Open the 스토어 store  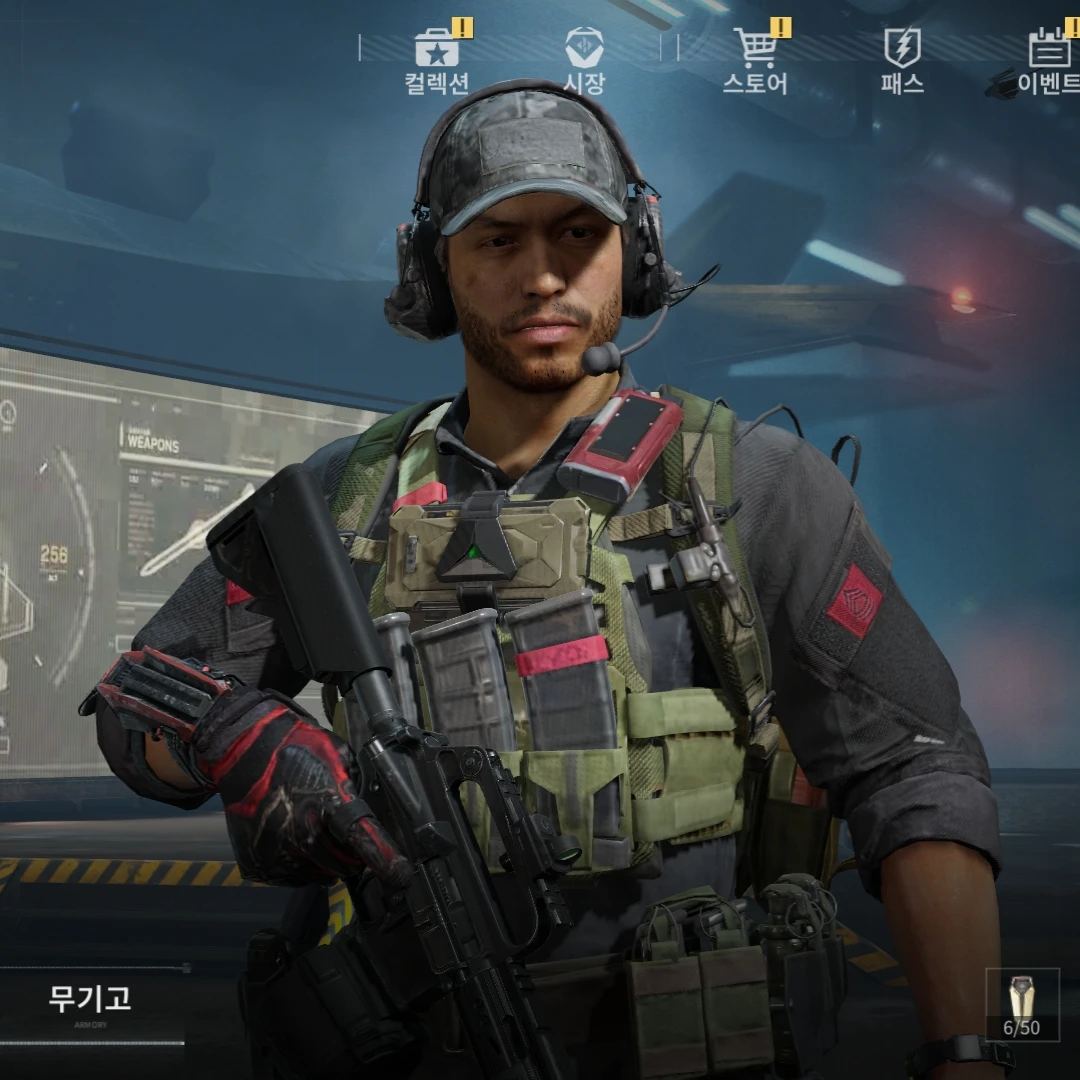[755, 60]
